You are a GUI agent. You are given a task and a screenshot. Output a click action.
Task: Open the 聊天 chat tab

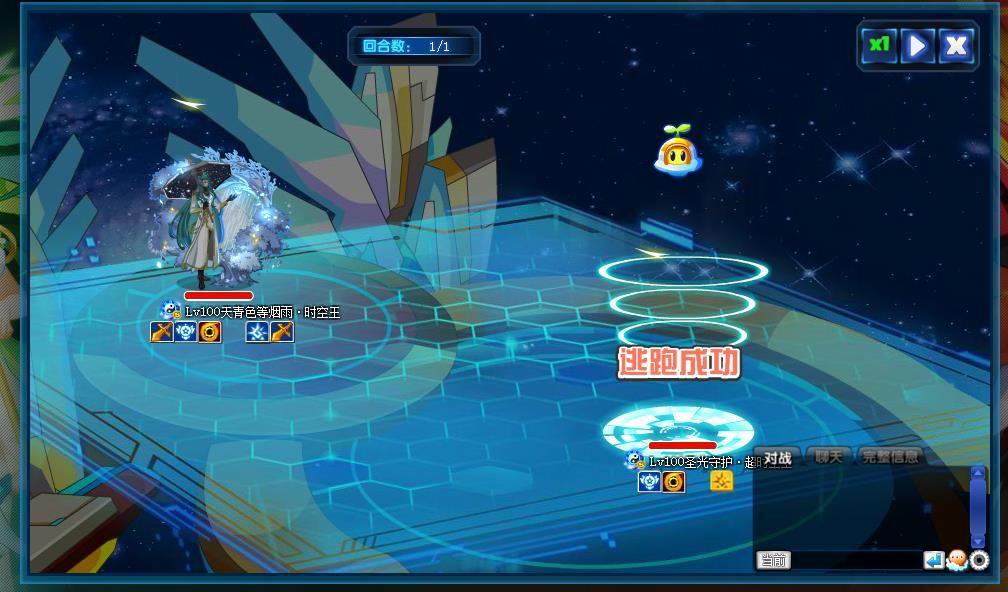(x=828, y=457)
